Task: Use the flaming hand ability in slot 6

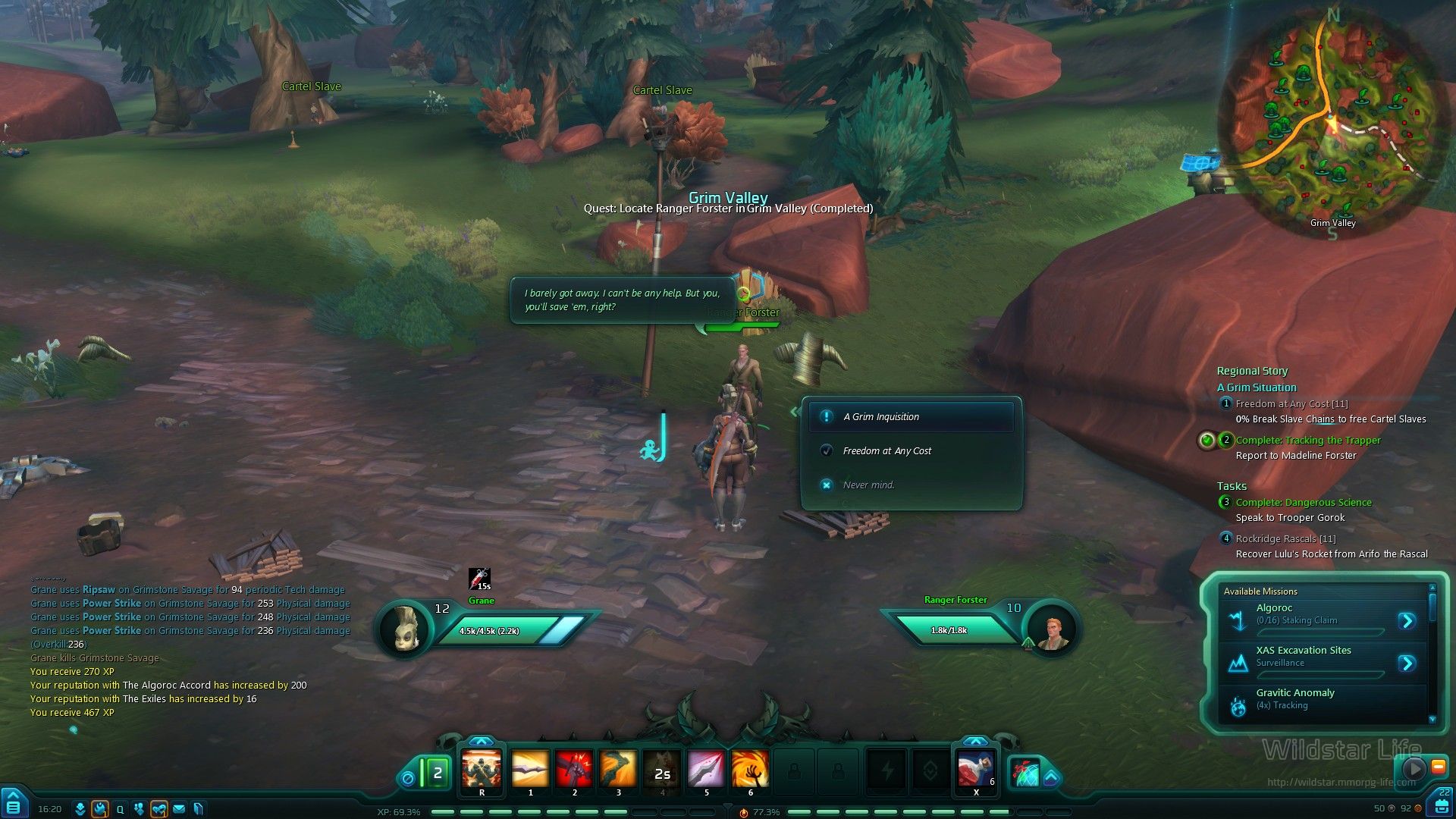Action: click(x=750, y=769)
